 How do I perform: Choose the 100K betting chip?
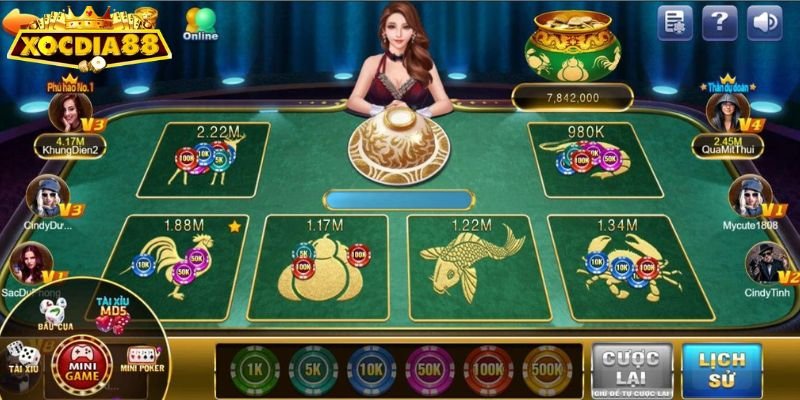tap(487, 368)
